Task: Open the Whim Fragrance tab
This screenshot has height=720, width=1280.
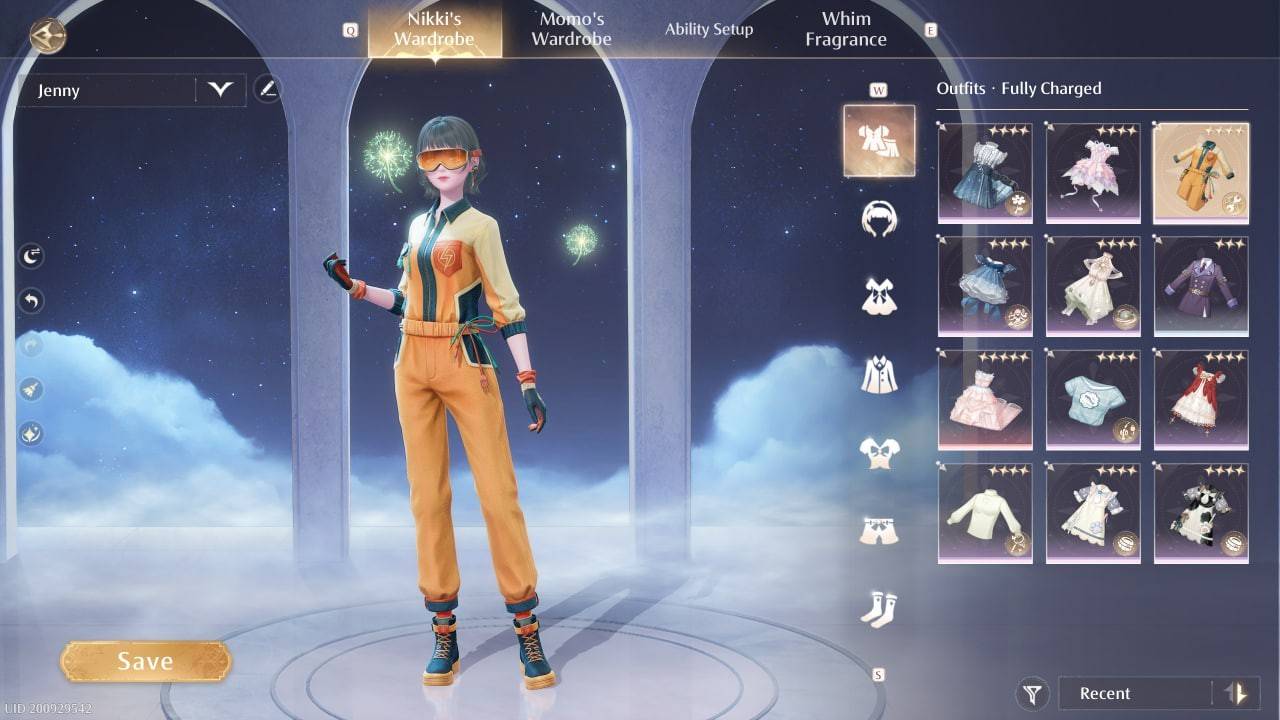Action: point(846,28)
